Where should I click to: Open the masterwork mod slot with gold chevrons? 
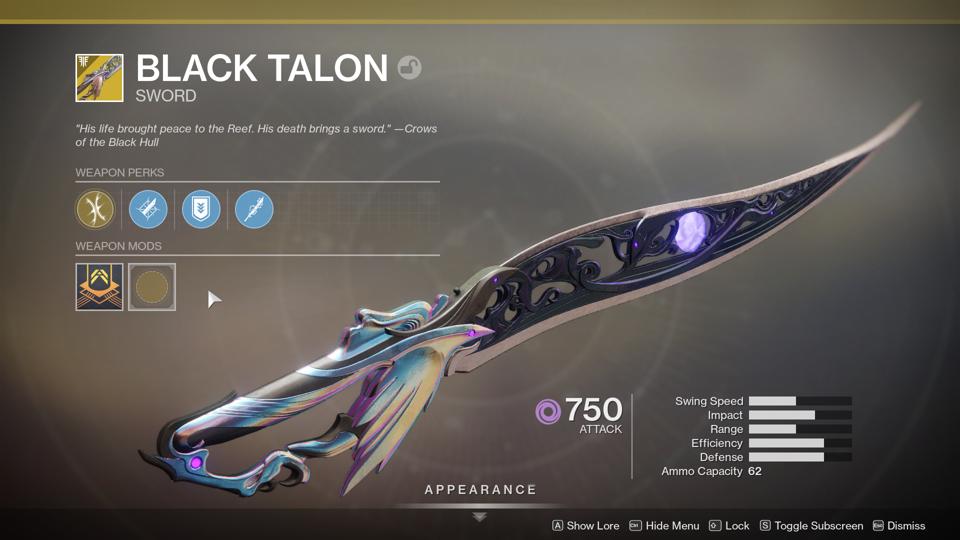[x=99, y=287]
